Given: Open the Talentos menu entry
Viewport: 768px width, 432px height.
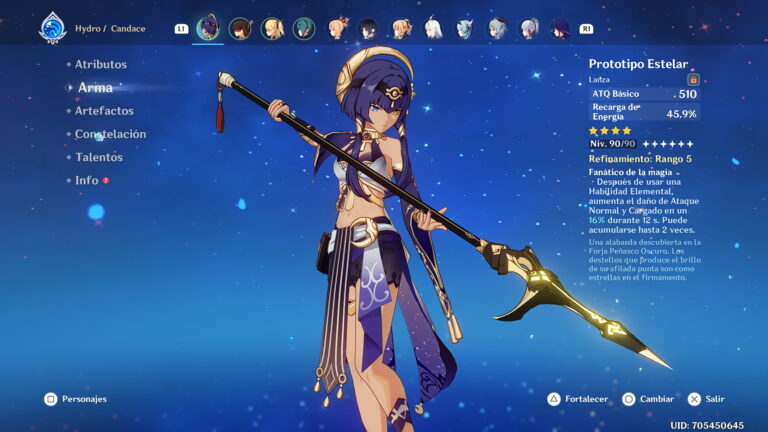Looking at the screenshot, I should pyautogui.click(x=99, y=157).
